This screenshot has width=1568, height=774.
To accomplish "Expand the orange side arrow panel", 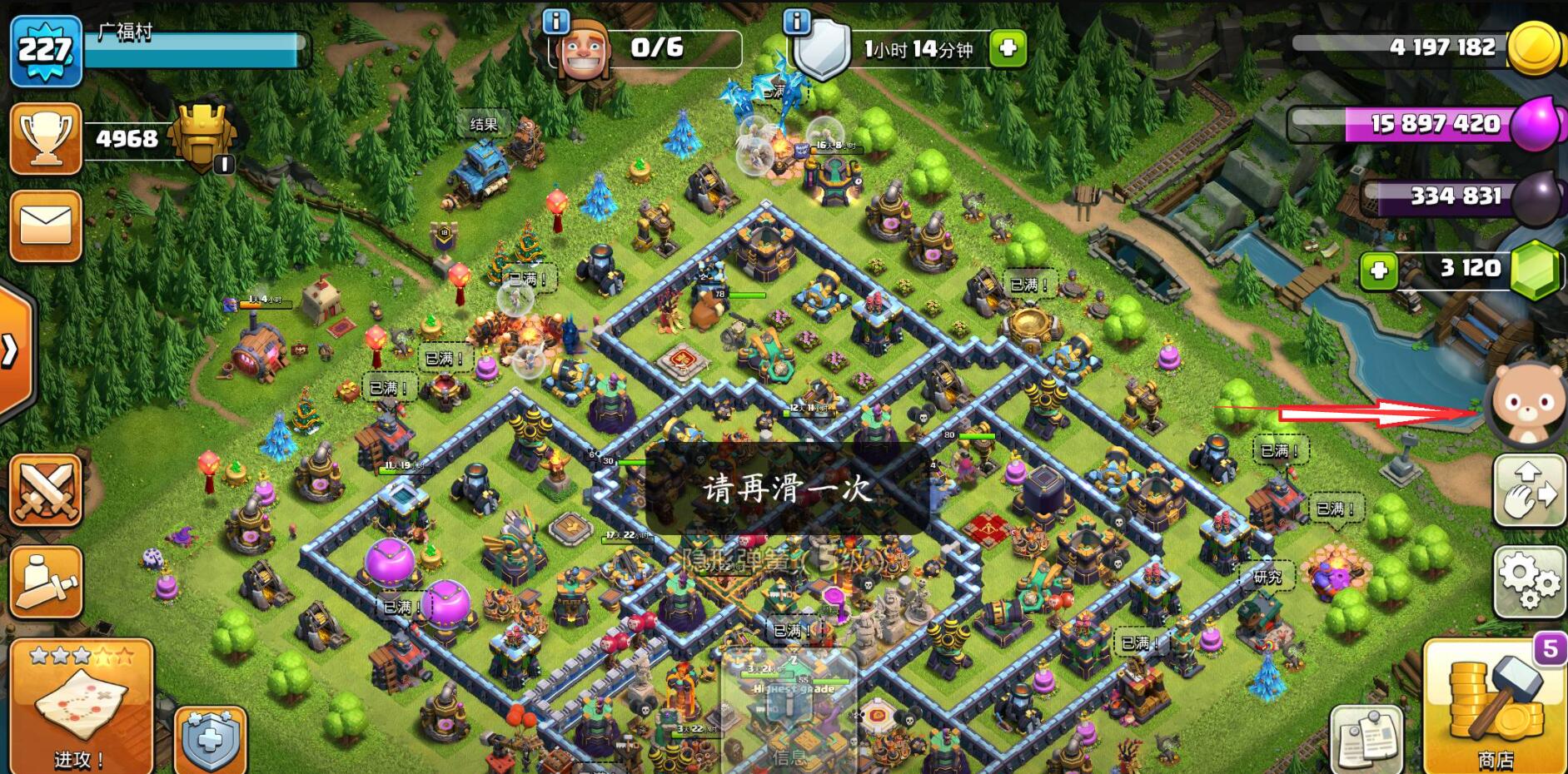I will pos(12,351).
